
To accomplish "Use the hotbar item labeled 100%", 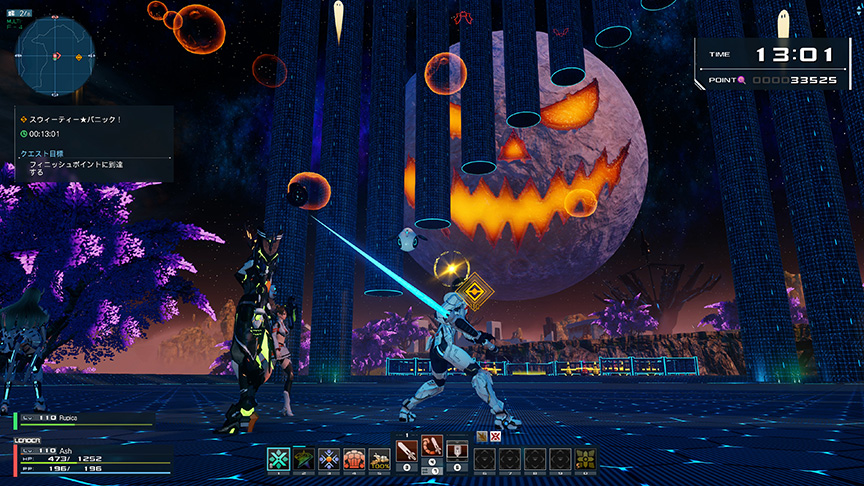I will (x=379, y=458).
